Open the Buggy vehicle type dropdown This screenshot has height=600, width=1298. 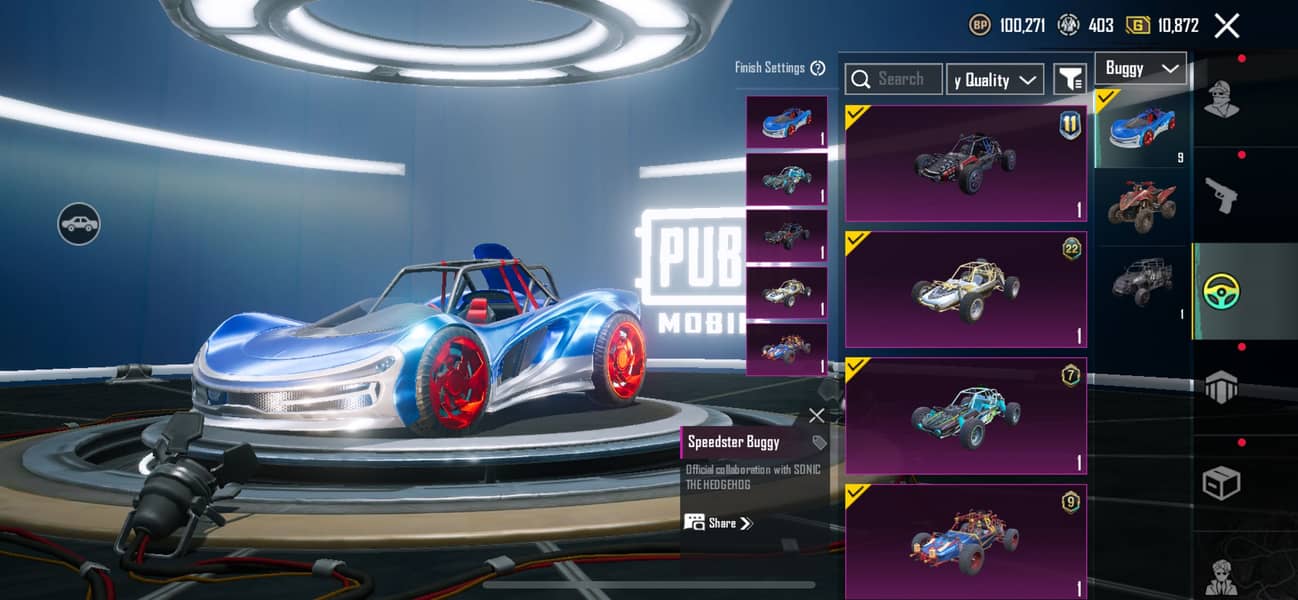coord(1140,68)
